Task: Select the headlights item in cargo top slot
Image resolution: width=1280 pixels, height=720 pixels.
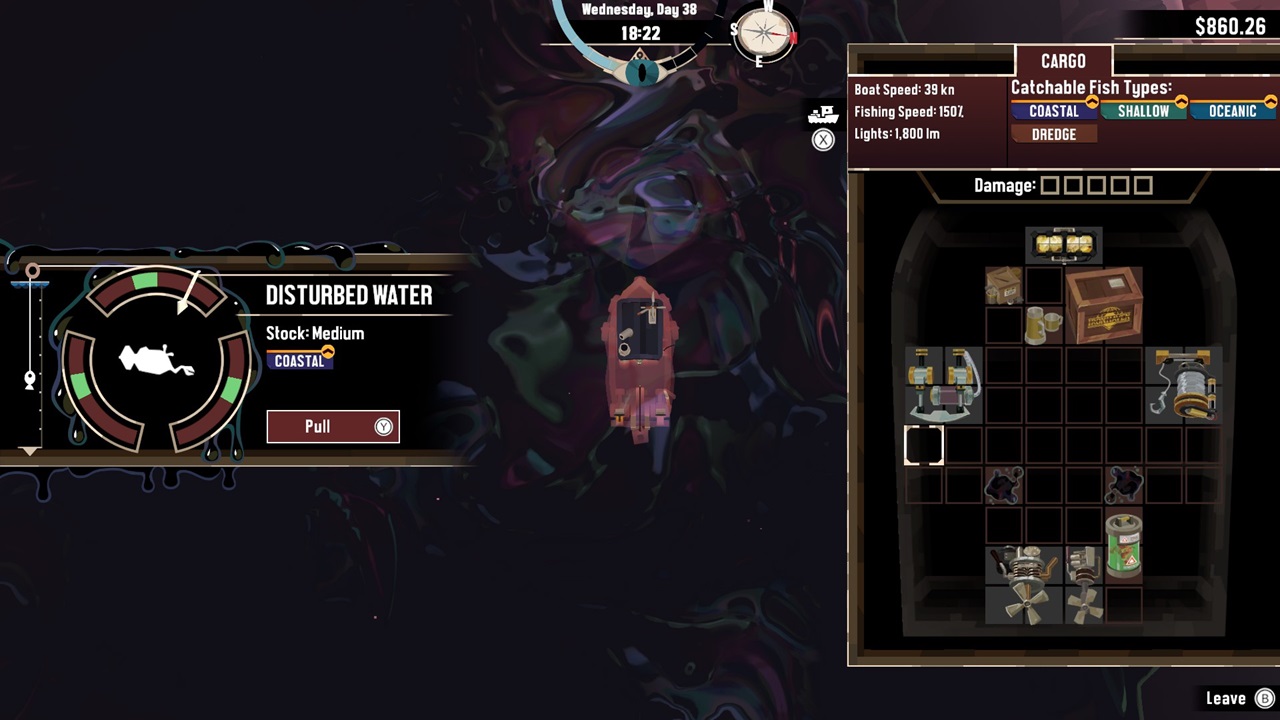Action: (x=1063, y=244)
